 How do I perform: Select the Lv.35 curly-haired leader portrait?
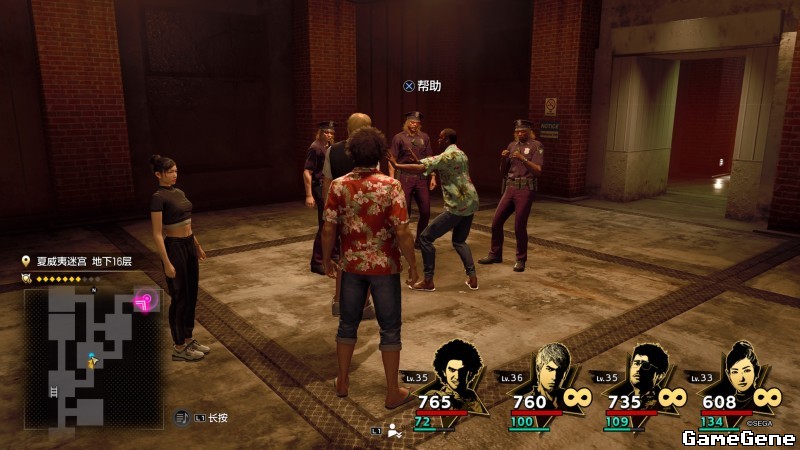coord(456,368)
